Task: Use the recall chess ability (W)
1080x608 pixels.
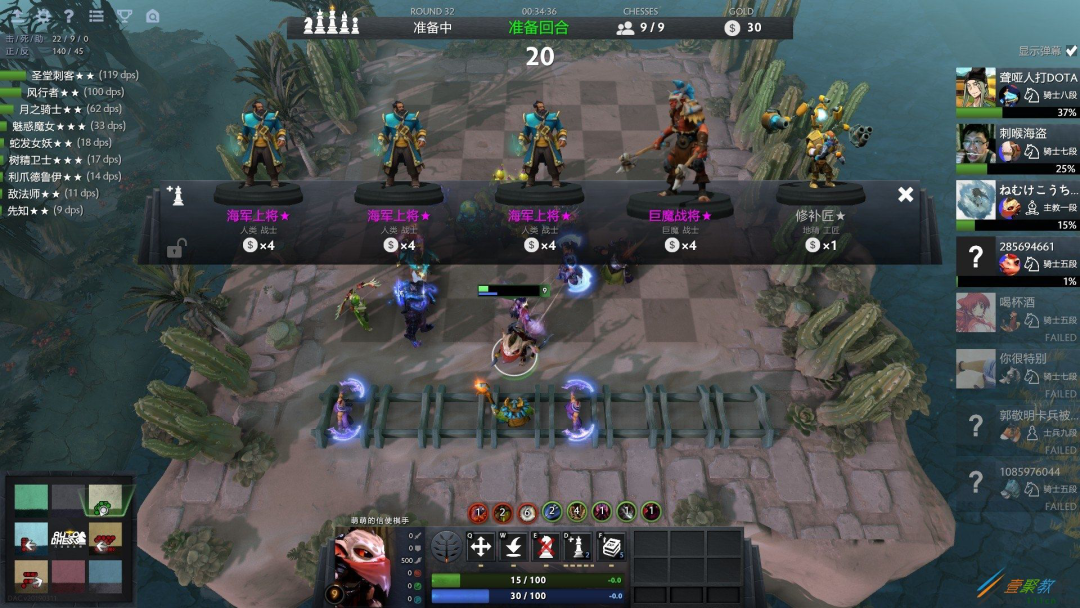Action: tap(513, 546)
